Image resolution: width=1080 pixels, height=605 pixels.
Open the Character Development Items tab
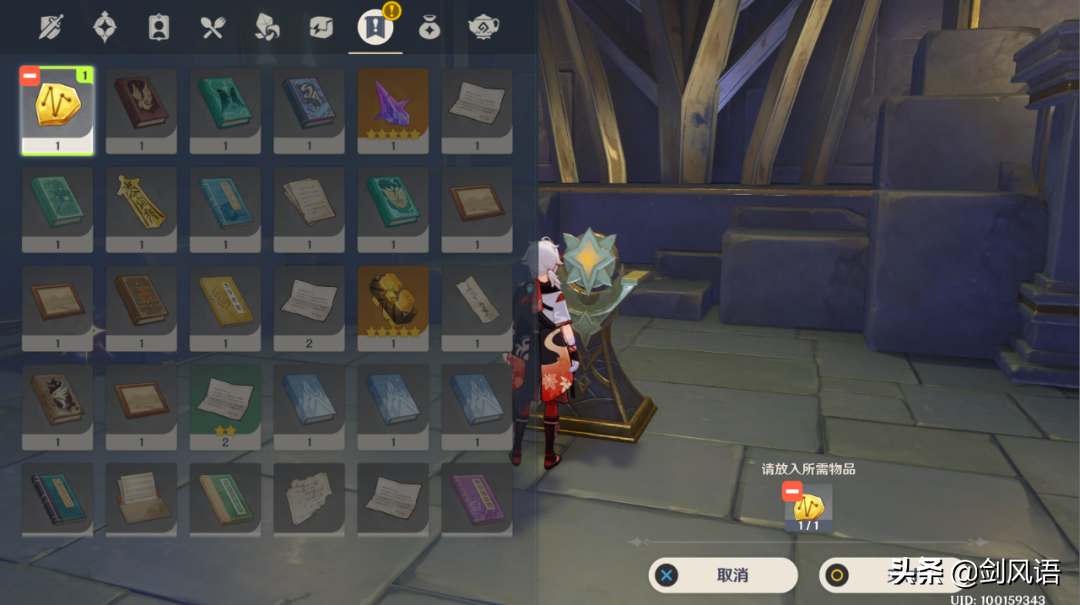159,27
